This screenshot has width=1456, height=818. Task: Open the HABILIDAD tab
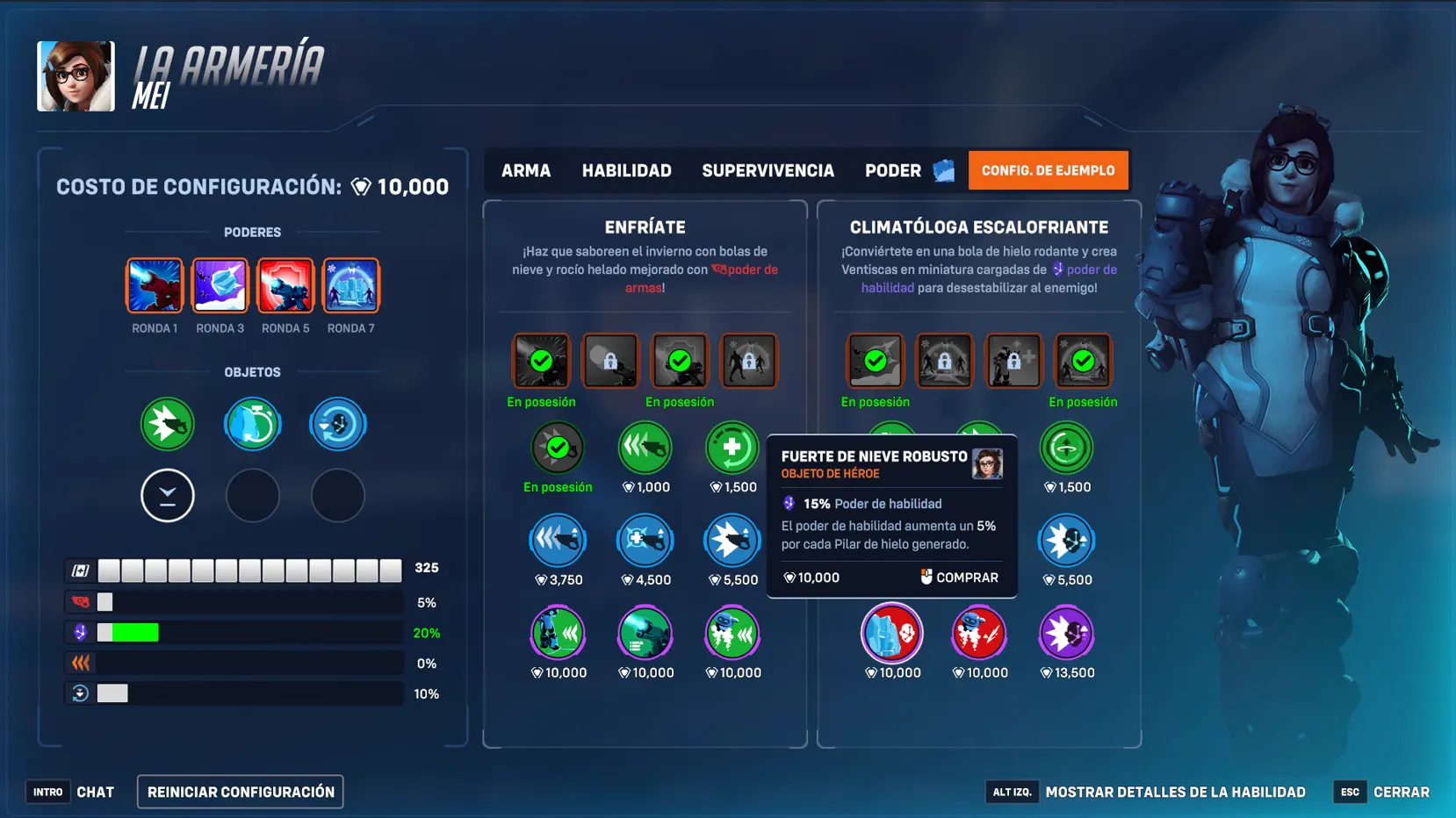625,170
